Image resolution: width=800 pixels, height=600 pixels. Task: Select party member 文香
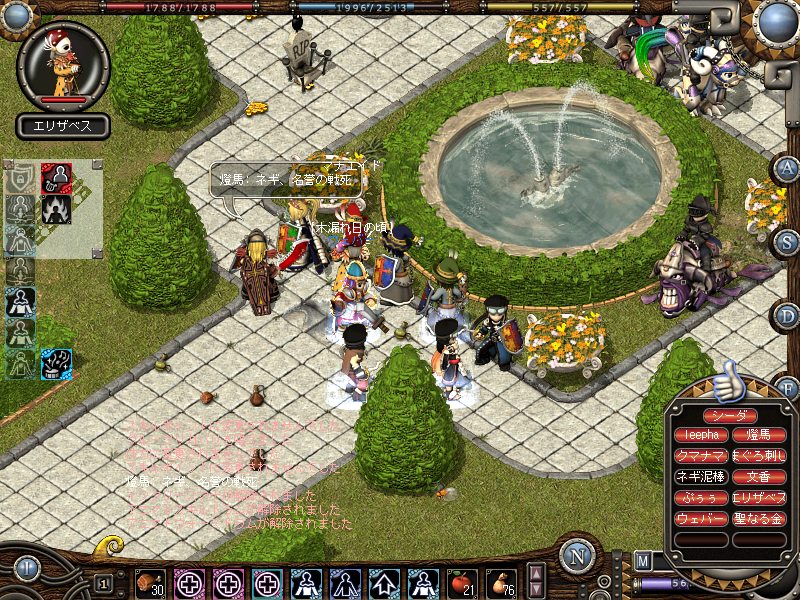pyautogui.click(x=759, y=477)
